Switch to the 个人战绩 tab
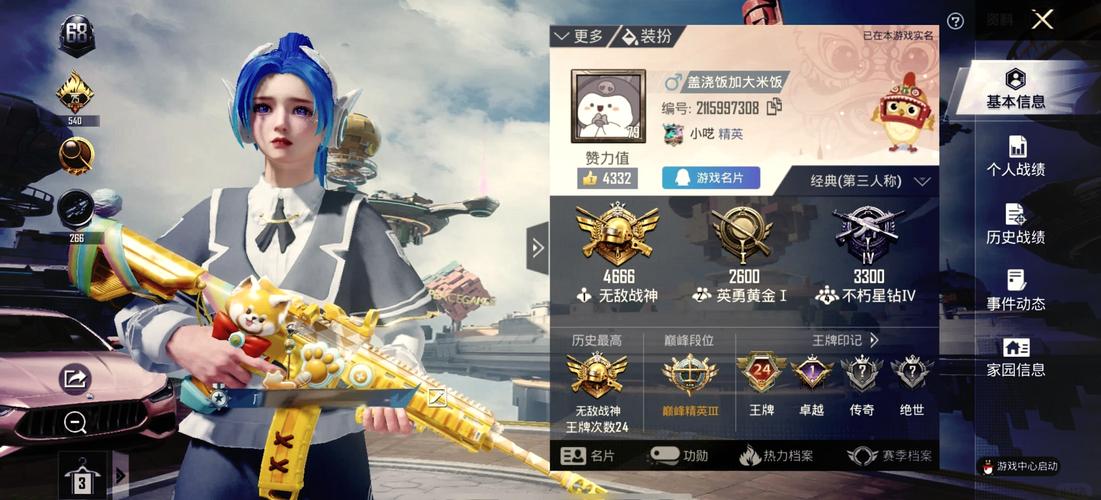The height and width of the screenshot is (500, 1101). point(1016,157)
